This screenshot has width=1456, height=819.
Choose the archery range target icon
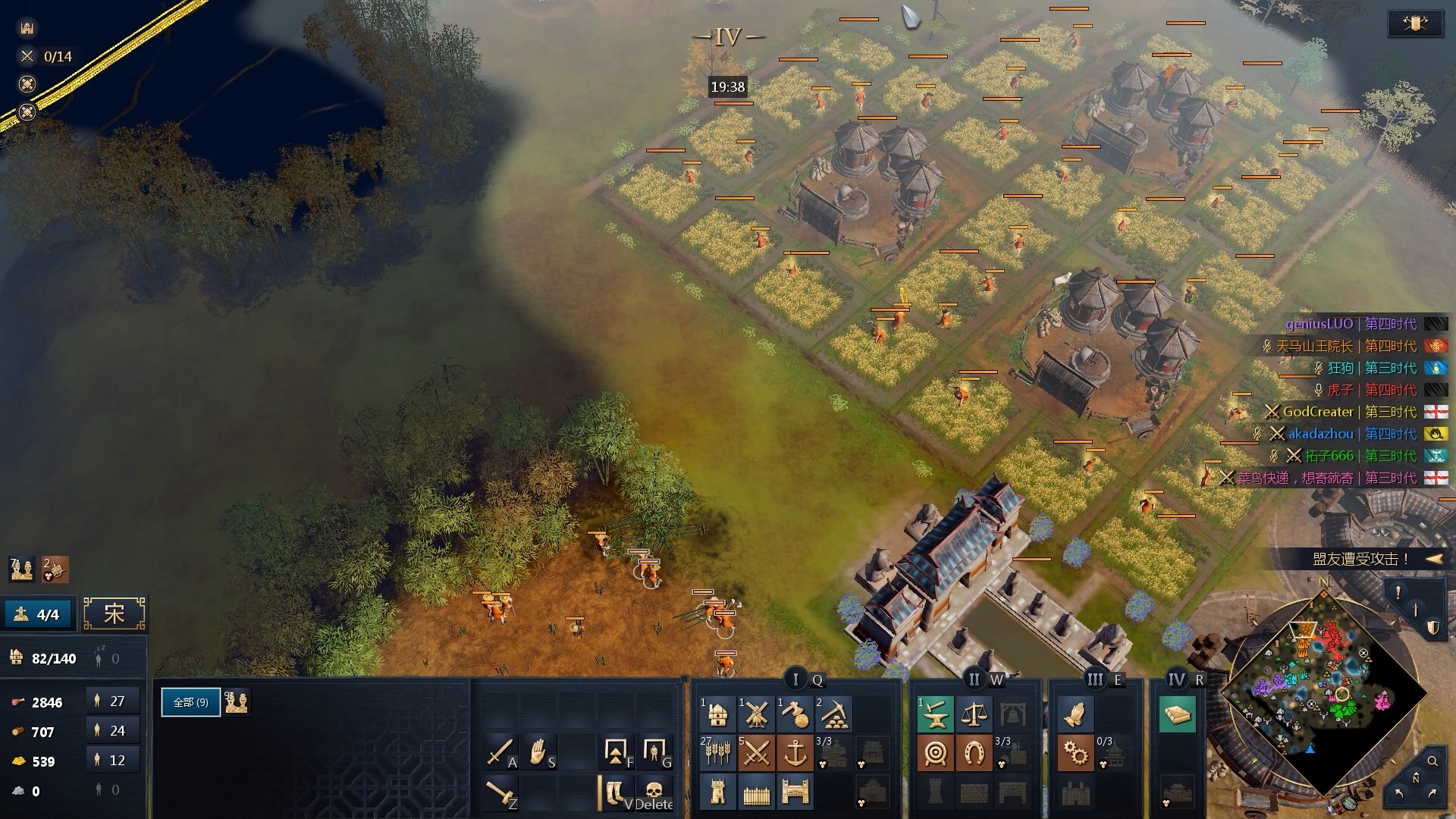pos(935,753)
